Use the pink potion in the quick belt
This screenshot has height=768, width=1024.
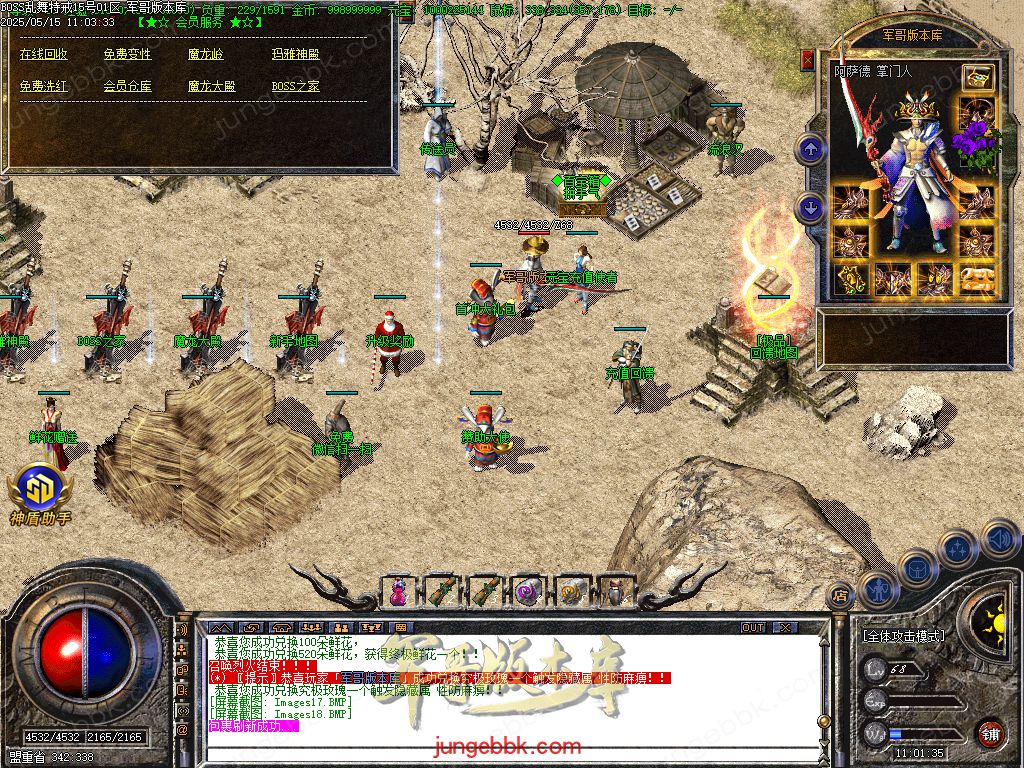point(399,591)
